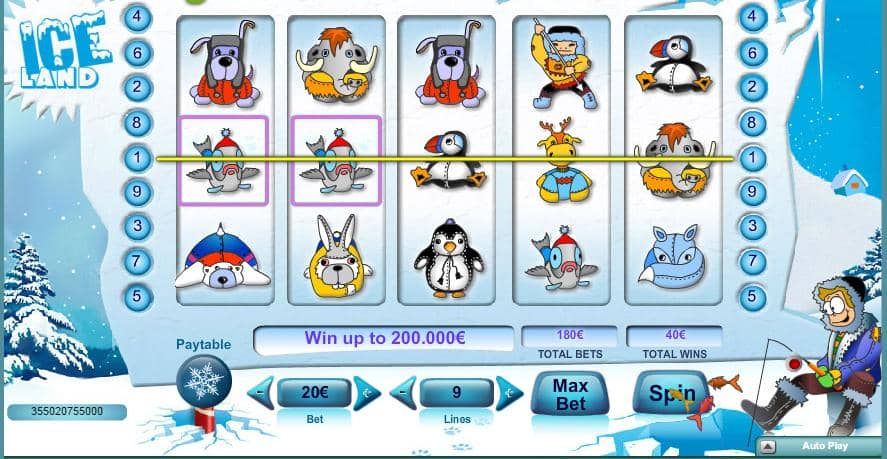Open the Paytable snowflake button

[x=203, y=383]
